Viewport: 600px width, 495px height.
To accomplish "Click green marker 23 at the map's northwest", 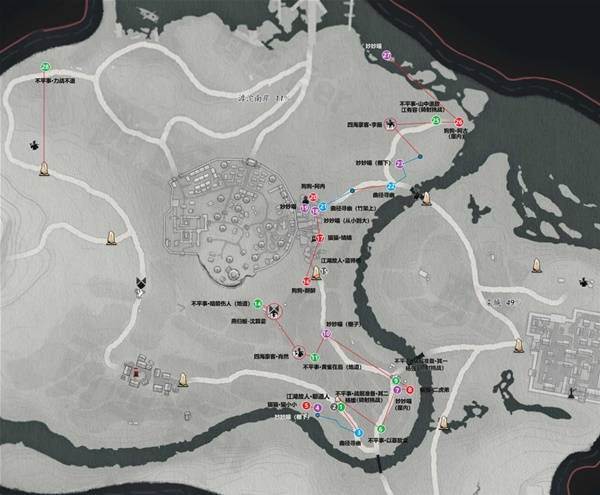I will (45, 66).
